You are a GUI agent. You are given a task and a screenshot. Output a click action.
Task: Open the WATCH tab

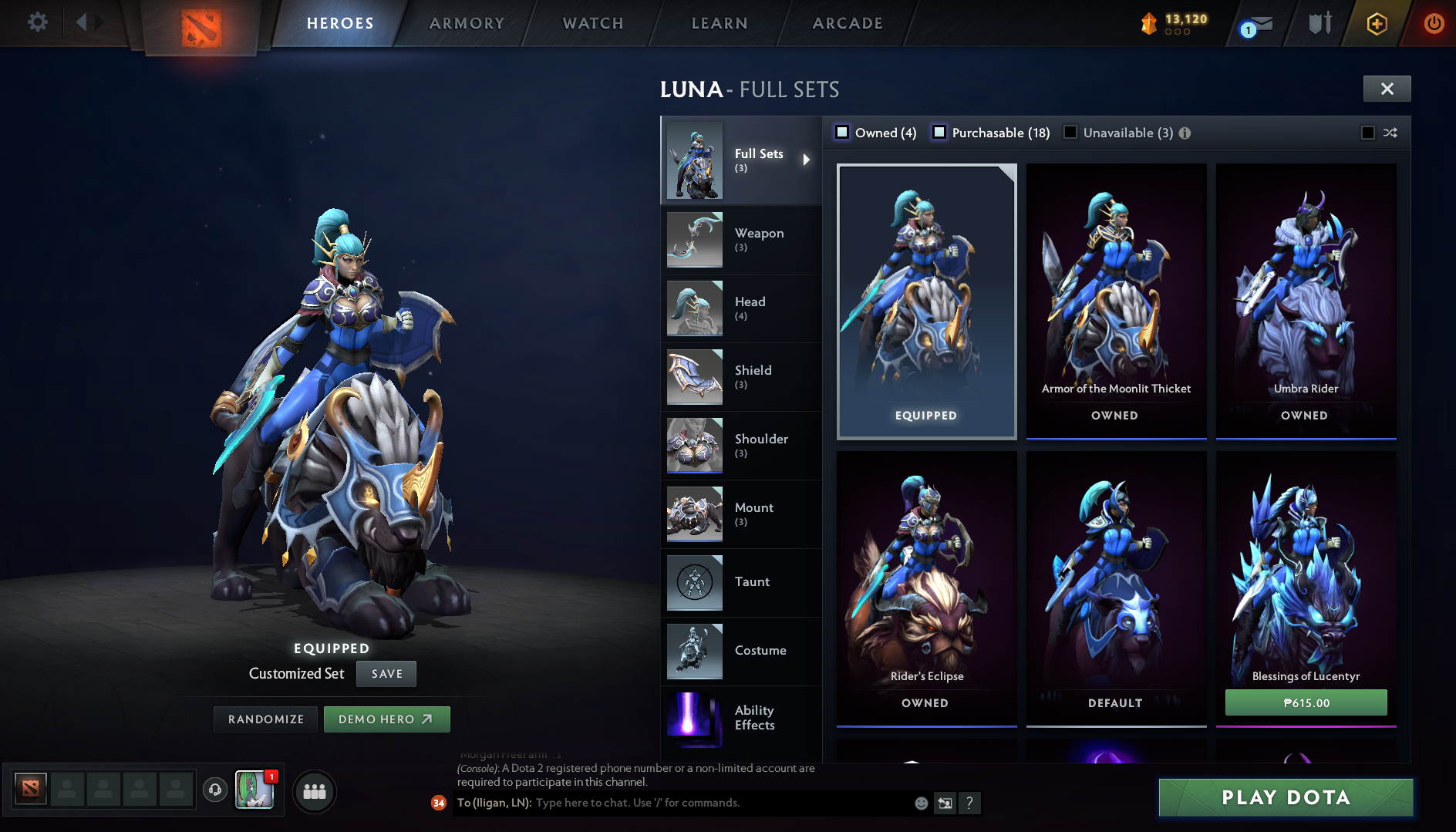pos(591,23)
